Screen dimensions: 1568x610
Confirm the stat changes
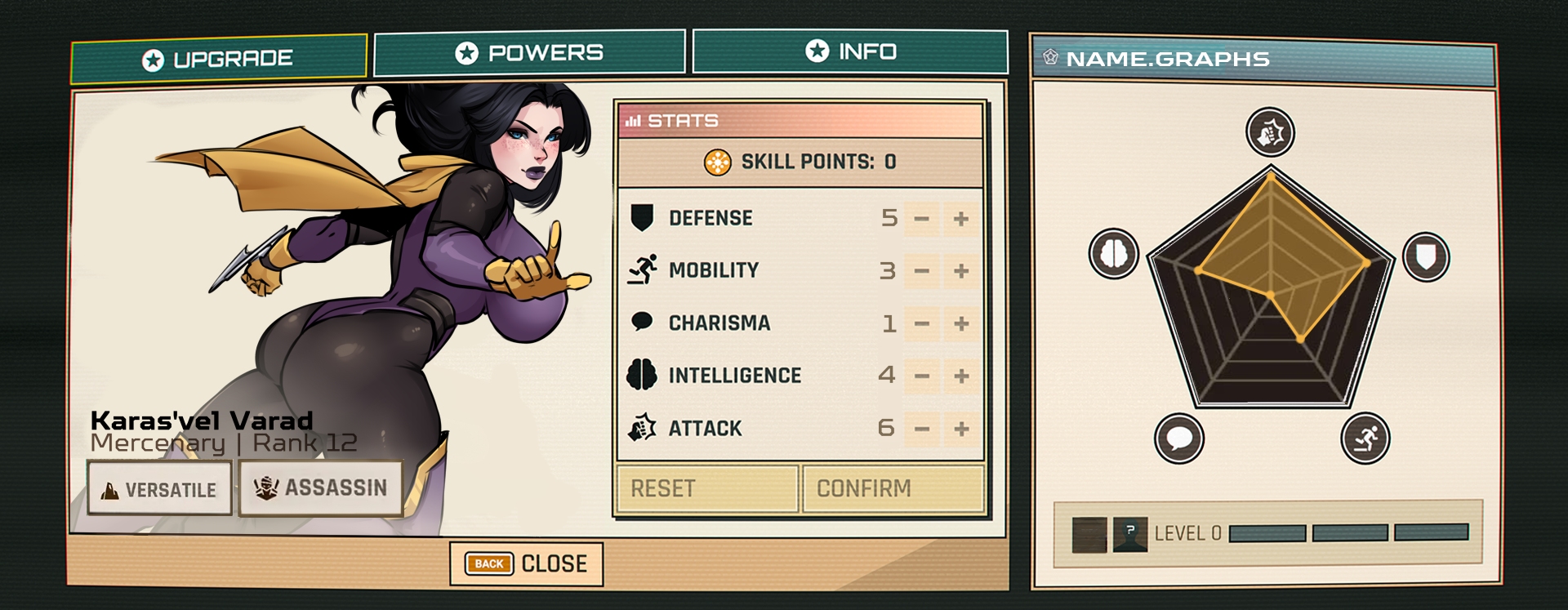pyautogui.click(x=893, y=488)
